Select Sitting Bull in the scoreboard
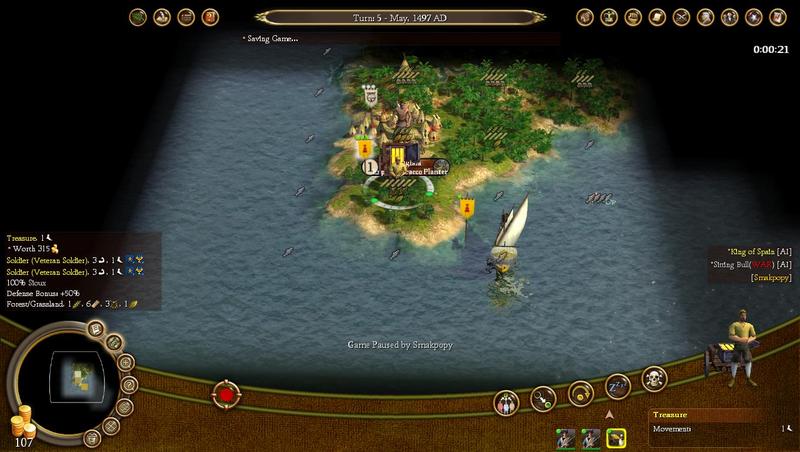The height and width of the screenshot is (452, 800). (756, 264)
